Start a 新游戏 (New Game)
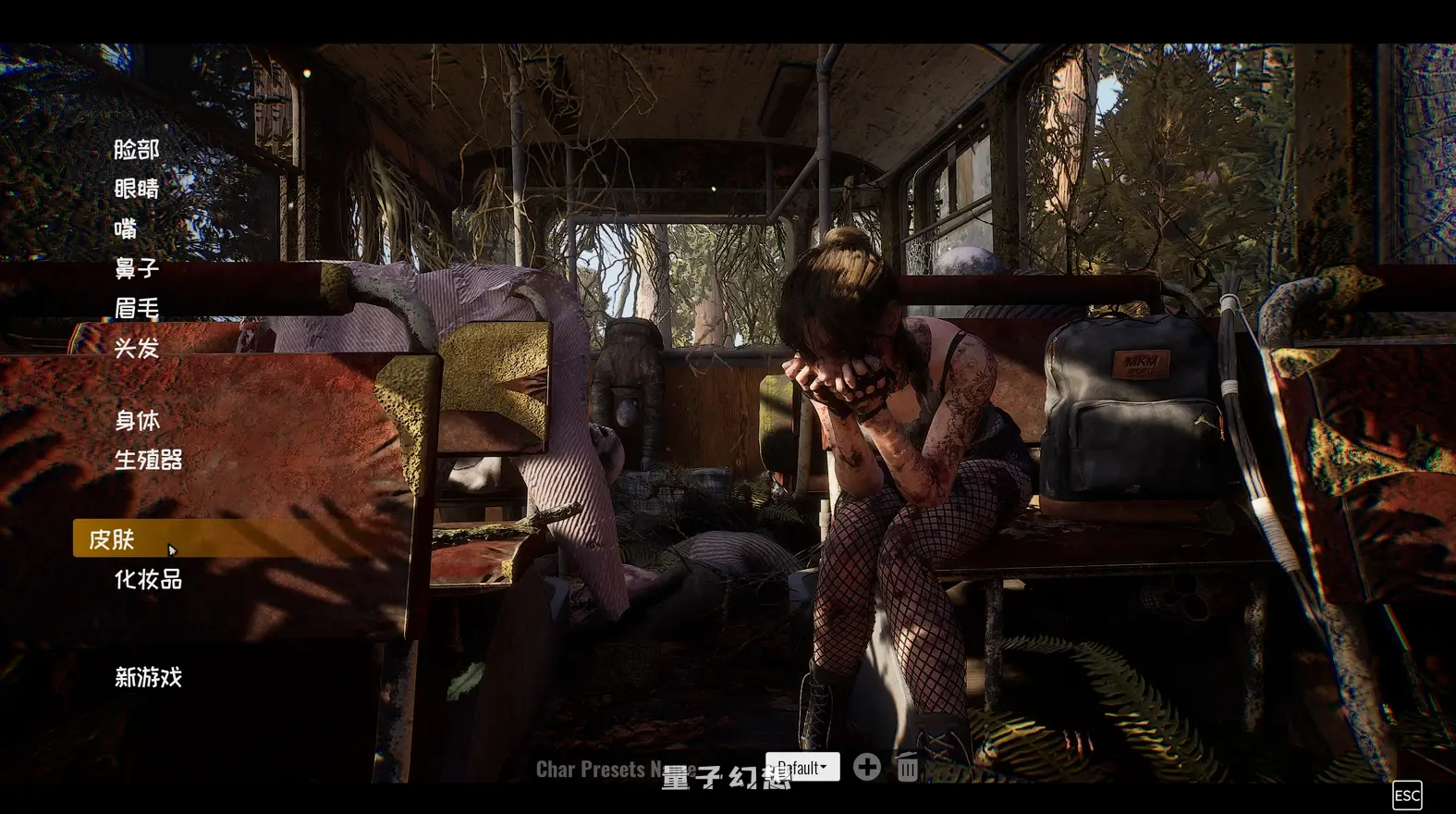 click(x=148, y=677)
